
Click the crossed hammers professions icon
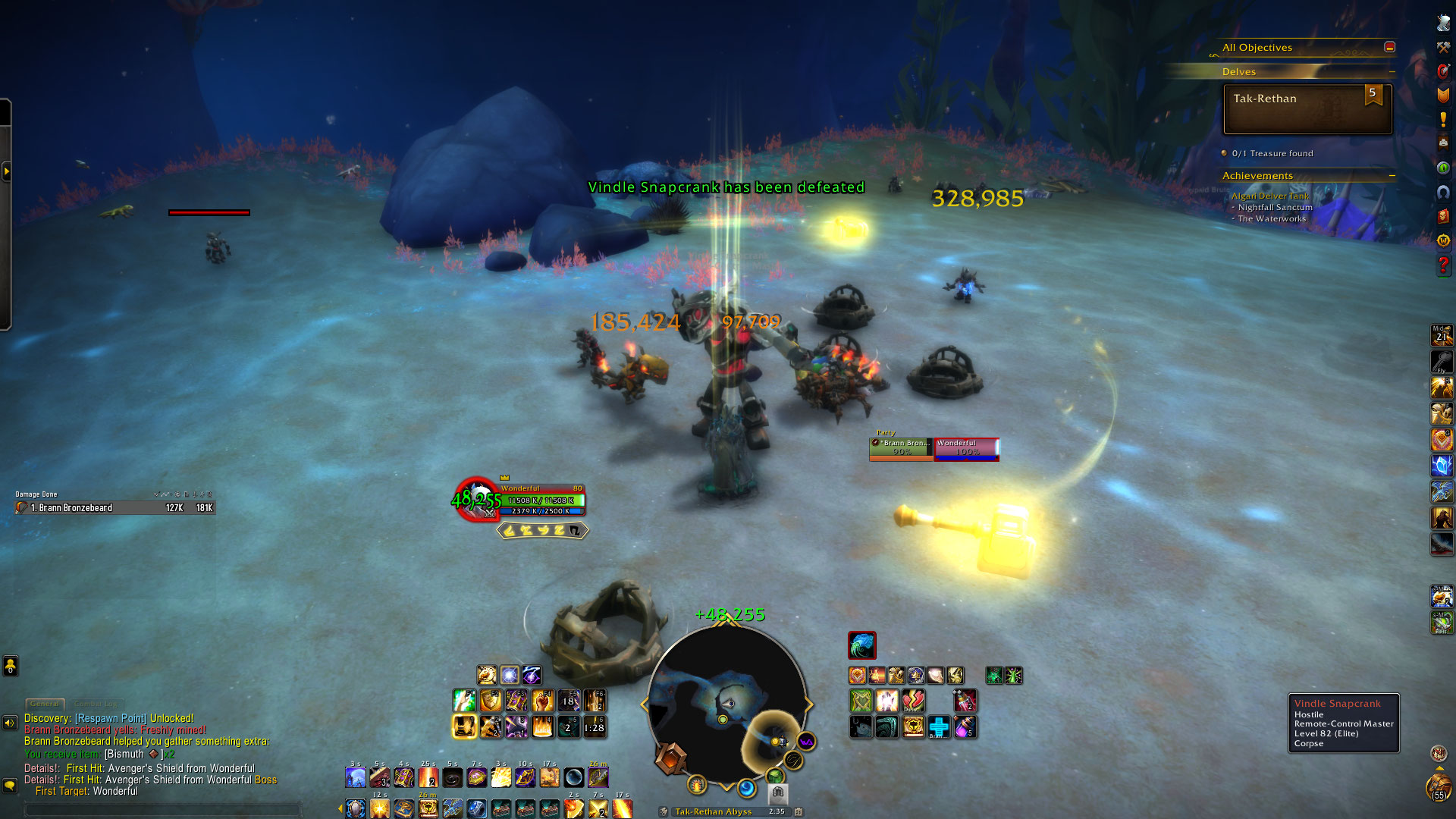tap(1443, 47)
